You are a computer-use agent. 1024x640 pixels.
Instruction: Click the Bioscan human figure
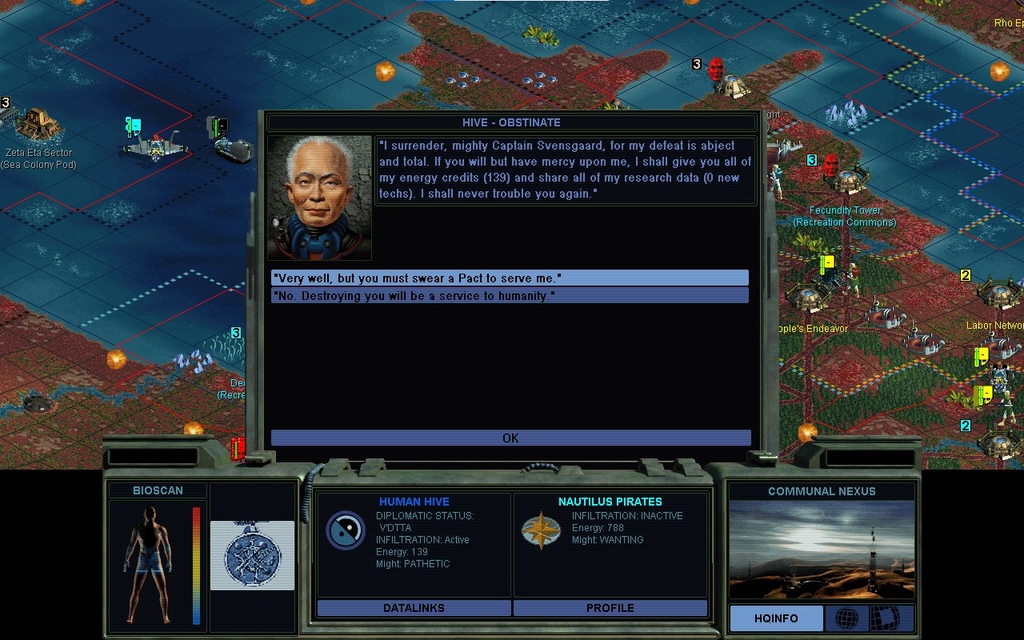[x=149, y=563]
